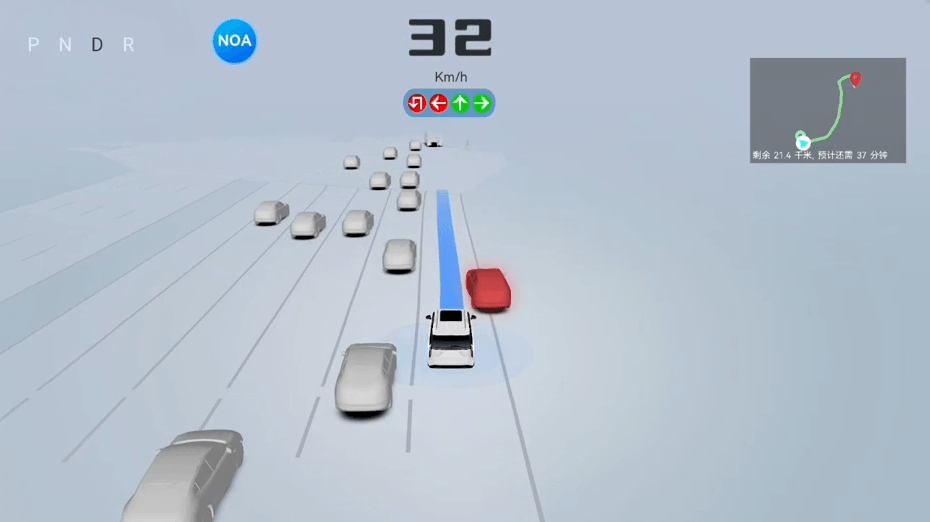Screen dimensions: 930x522
Task: Select the R gear indicator
Action: [x=128, y=45]
